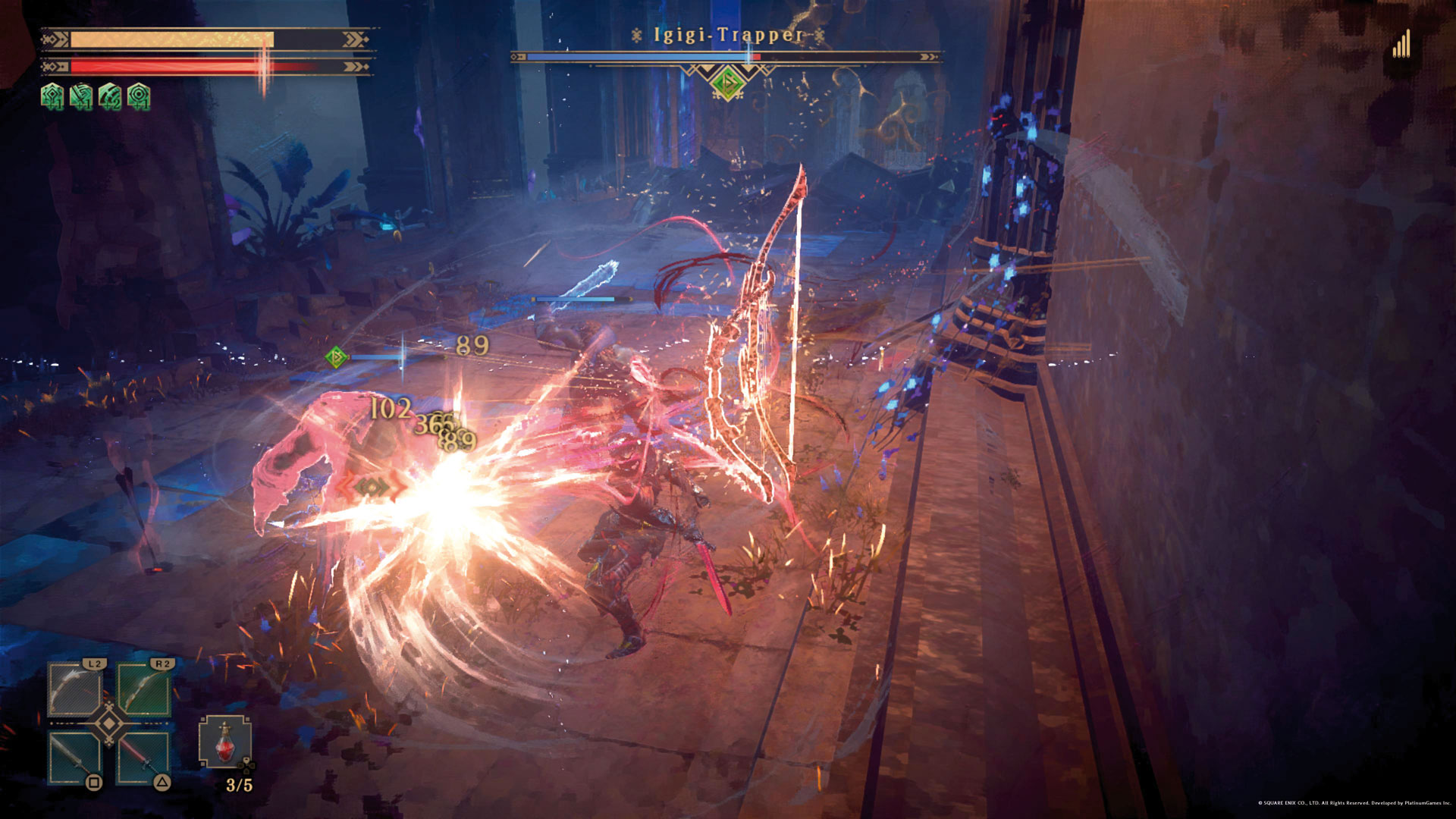Select the green R2 bow weapon slot
1456x819 pixels.
(144, 689)
